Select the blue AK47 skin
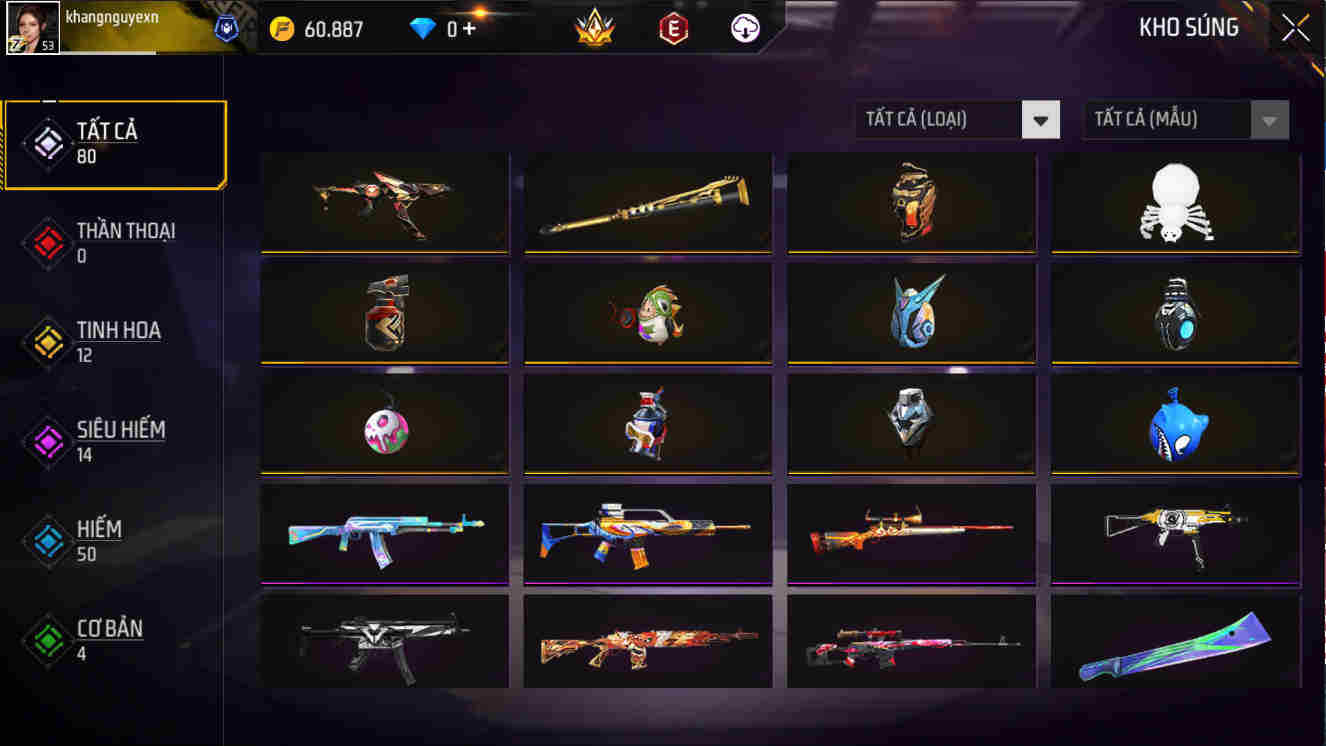This screenshot has width=1326, height=746. pyautogui.click(x=384, y=535)
